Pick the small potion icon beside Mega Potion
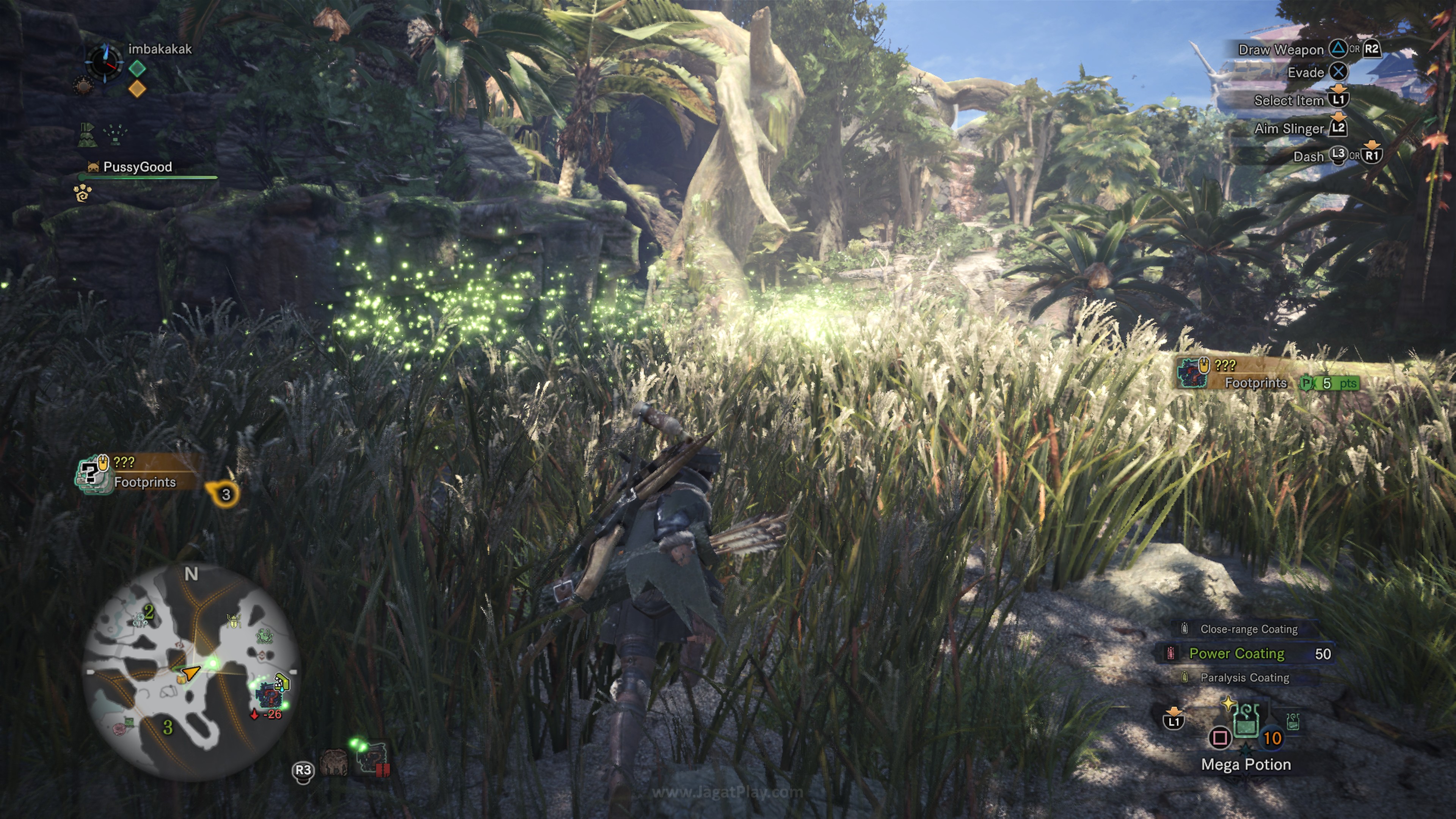The height and width of the screenshot is (819, 1456). tap(1292, 721)
